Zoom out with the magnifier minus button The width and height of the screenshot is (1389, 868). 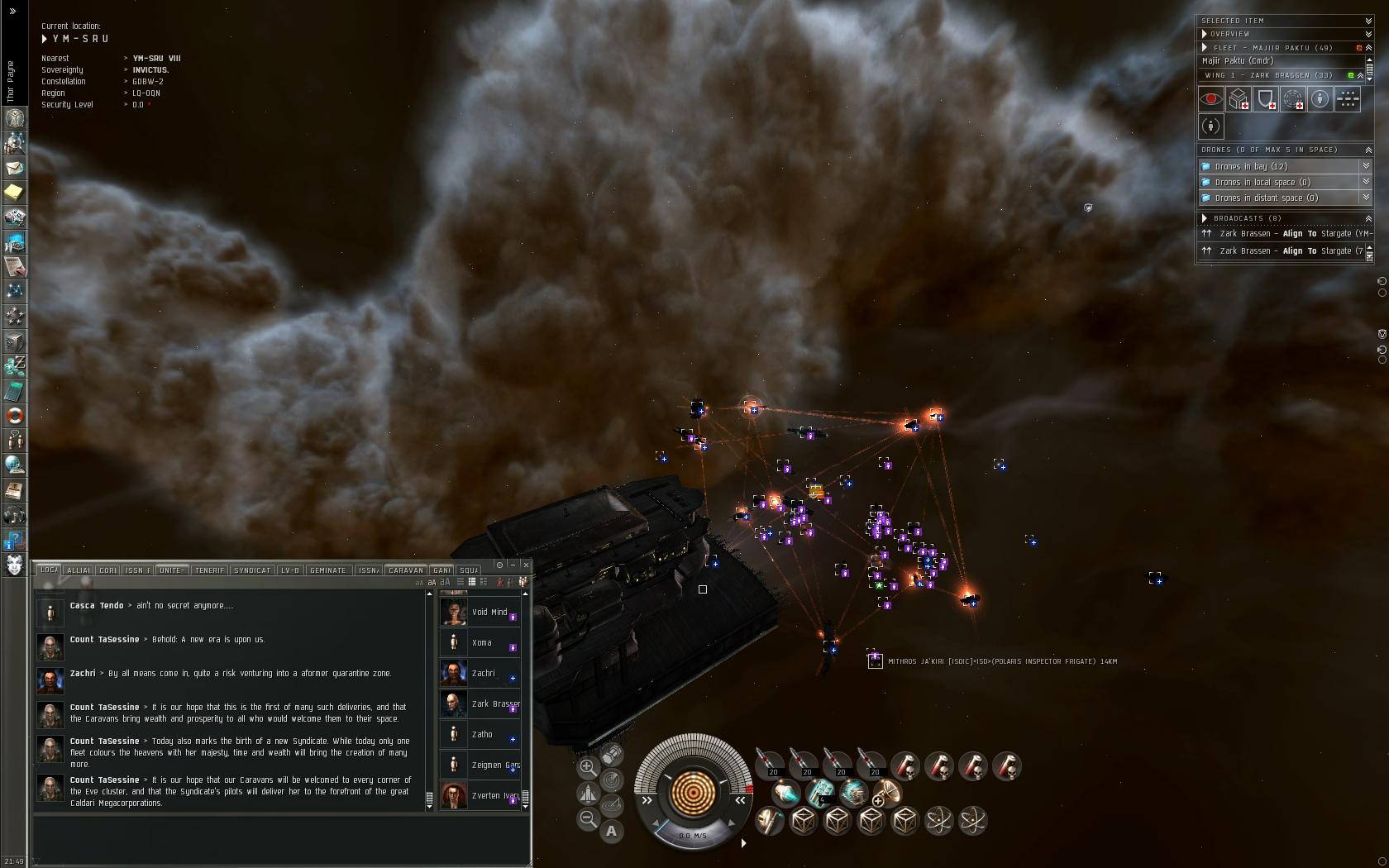point(587,818)
